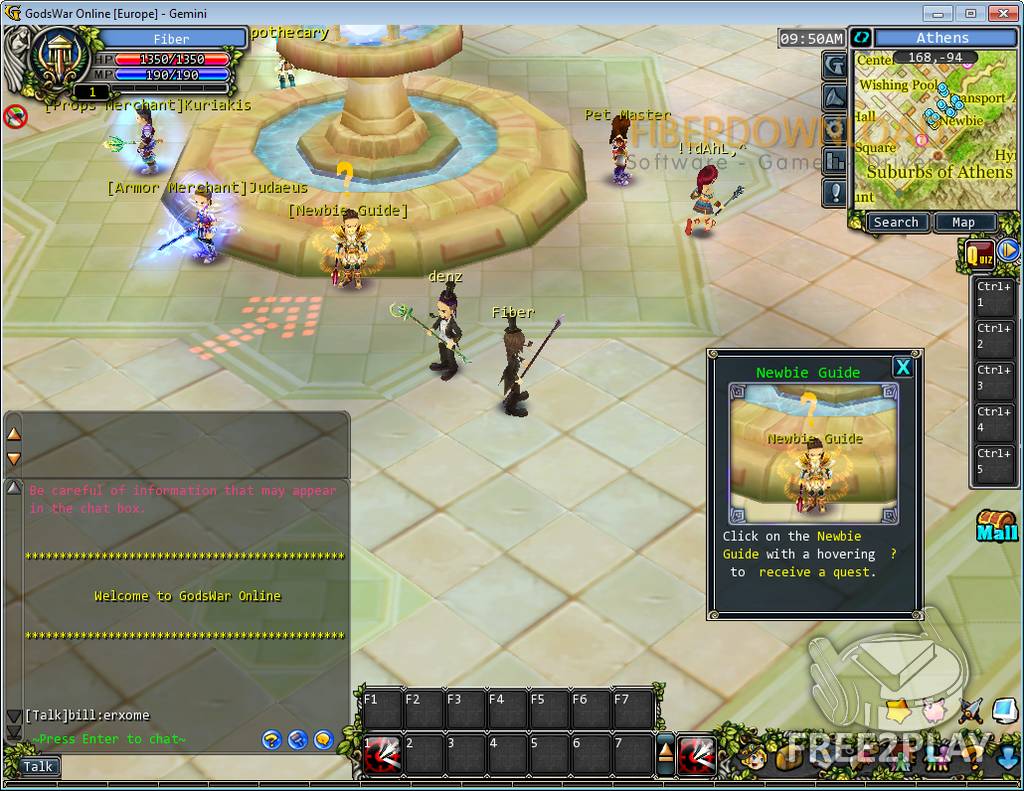Click the exclamation mark button beside the minimap
The height and width of the screenshot is (791, 1024).
pos(836,192)
